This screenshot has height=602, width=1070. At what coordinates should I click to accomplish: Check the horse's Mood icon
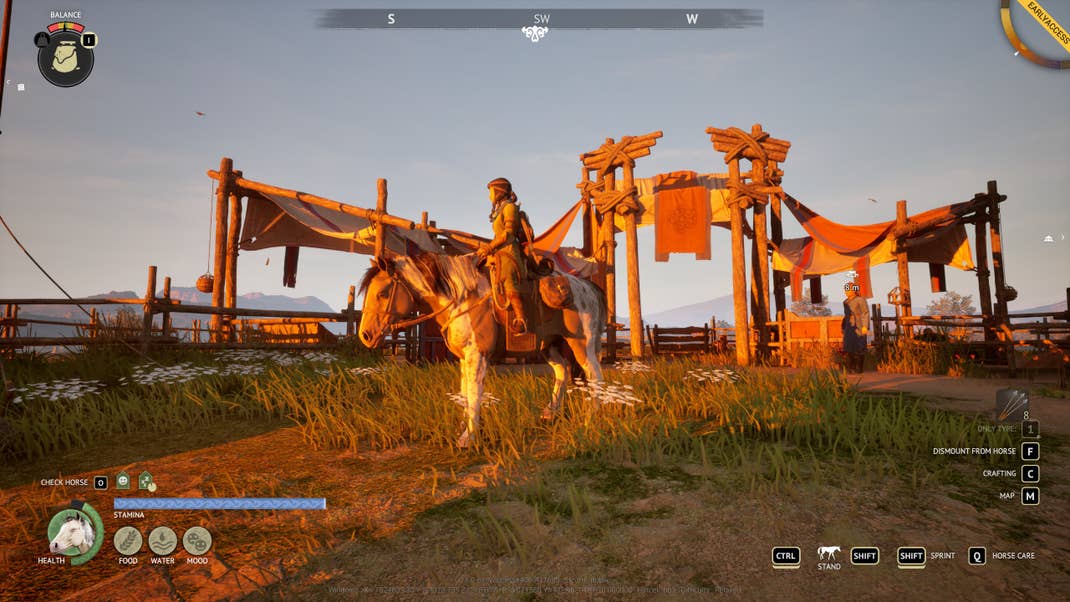click(197, 541)
